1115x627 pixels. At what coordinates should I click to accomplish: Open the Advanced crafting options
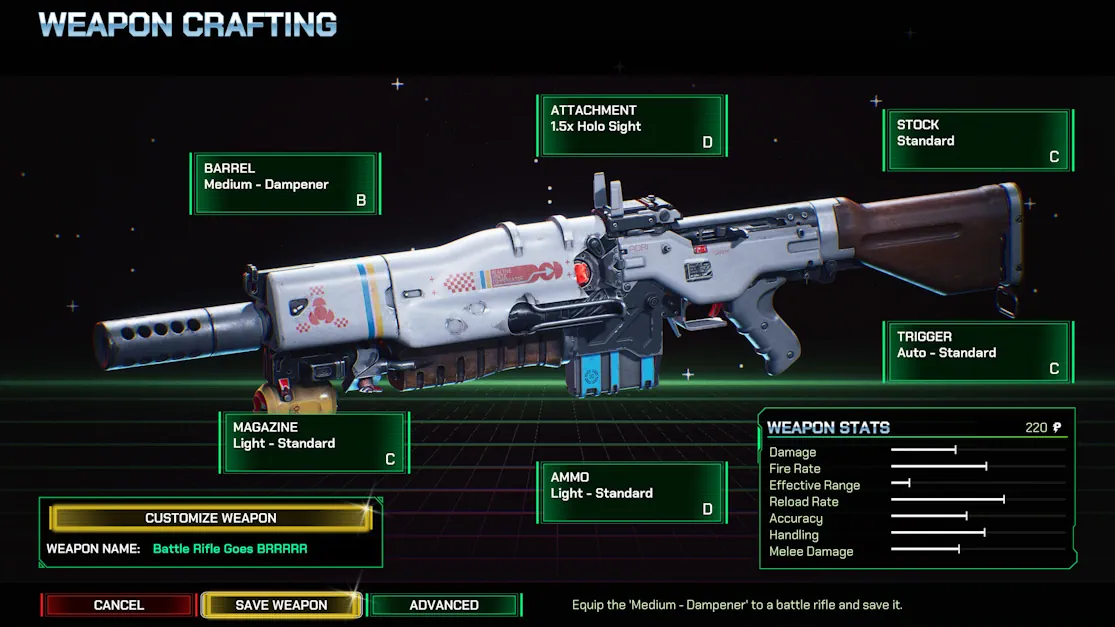coord(444,605)
